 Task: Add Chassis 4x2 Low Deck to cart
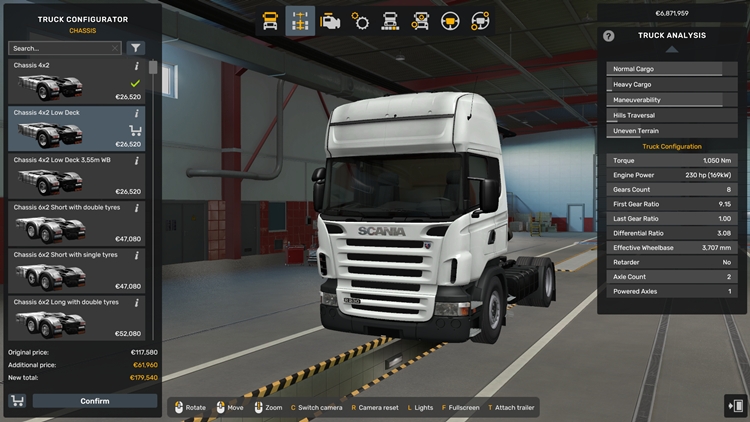point(135,130)
